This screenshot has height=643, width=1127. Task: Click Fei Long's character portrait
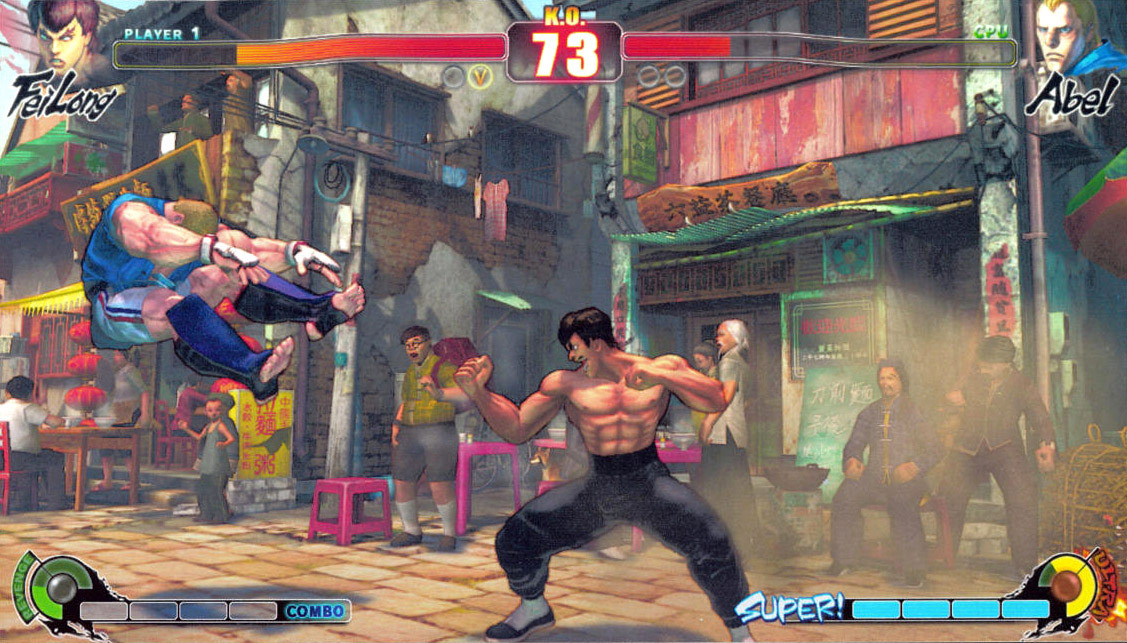coord(66,37)
